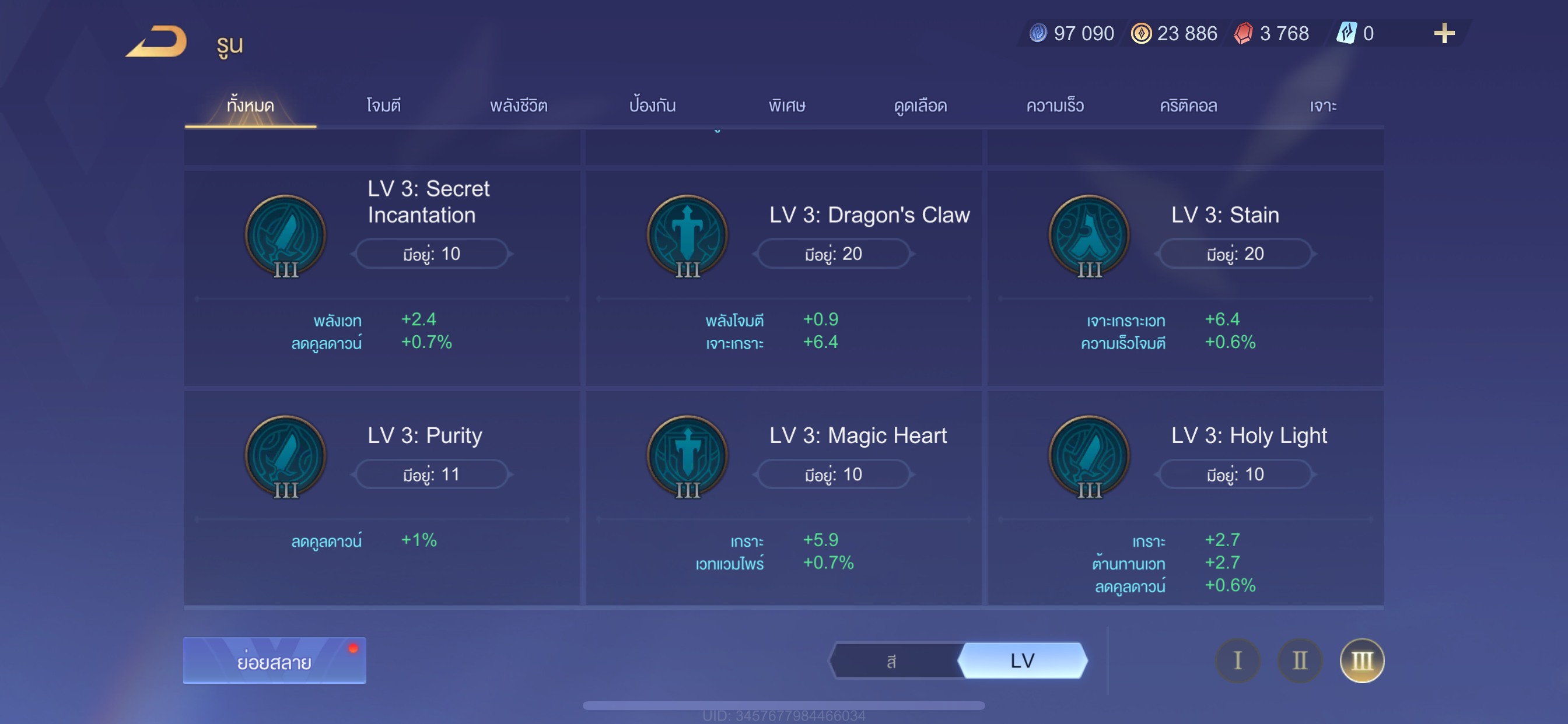1568x724 pixels.
Task: Open the พลังชีวิต rune tab
Action: coord(519,106)
